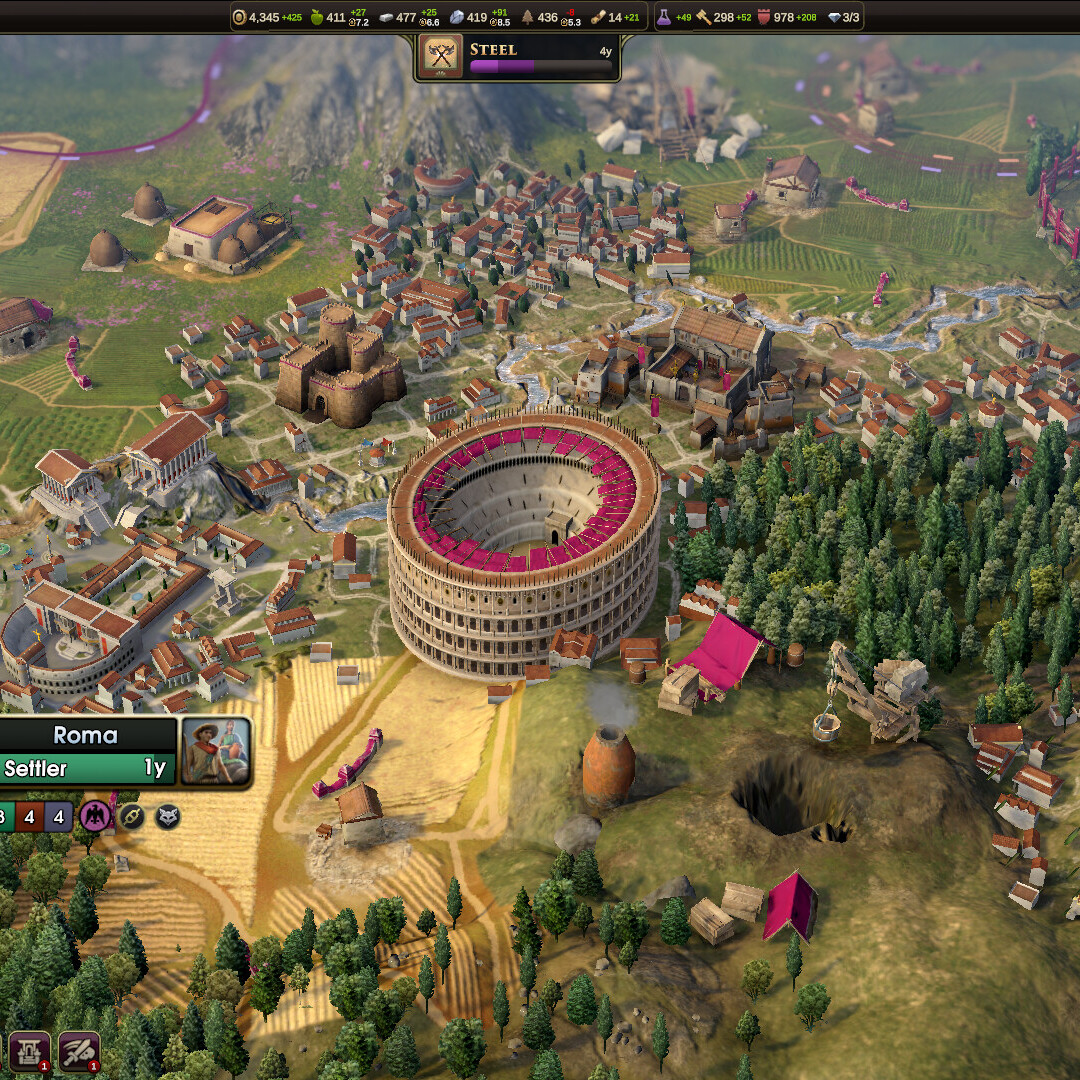This screenshot has height=1080, width=1080.
Task: Click the purple eagle emblem icon
Action: 96,816
